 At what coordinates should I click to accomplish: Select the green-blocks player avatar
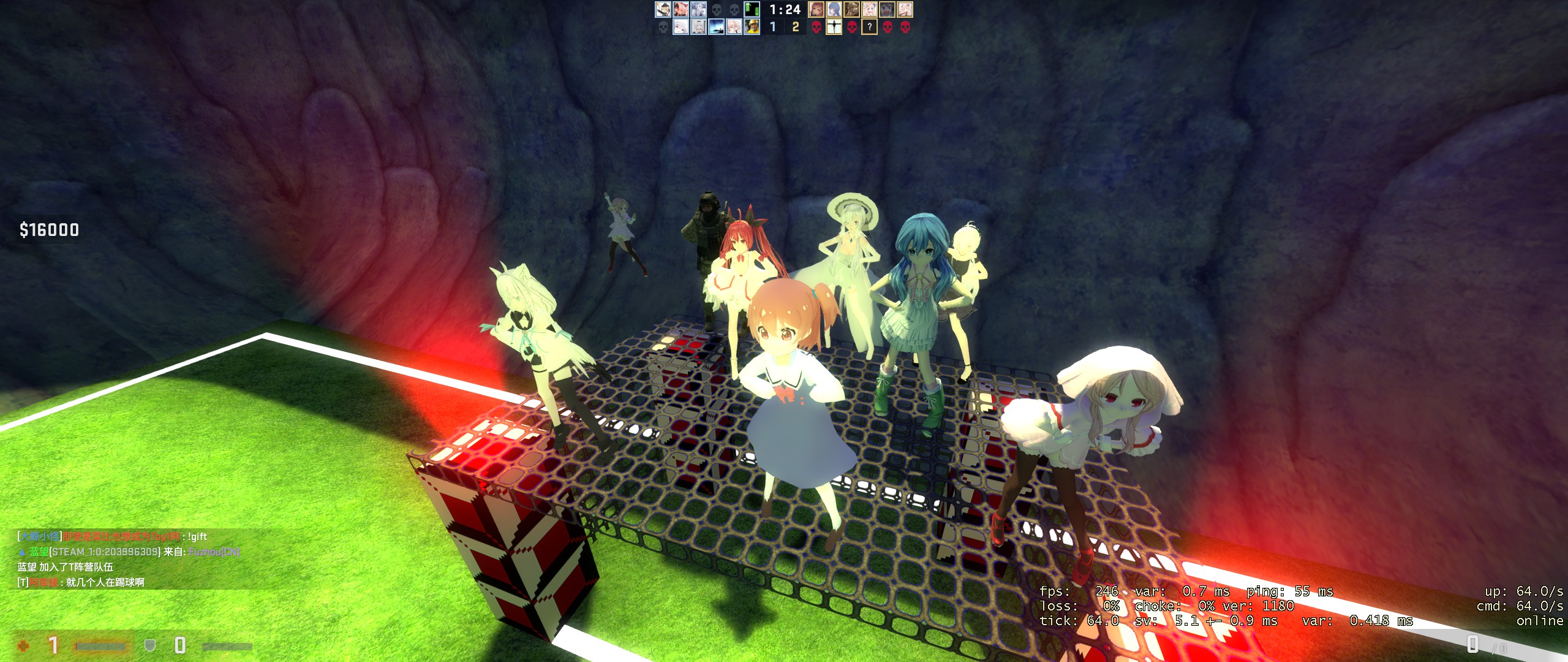(x=752, y=9)
